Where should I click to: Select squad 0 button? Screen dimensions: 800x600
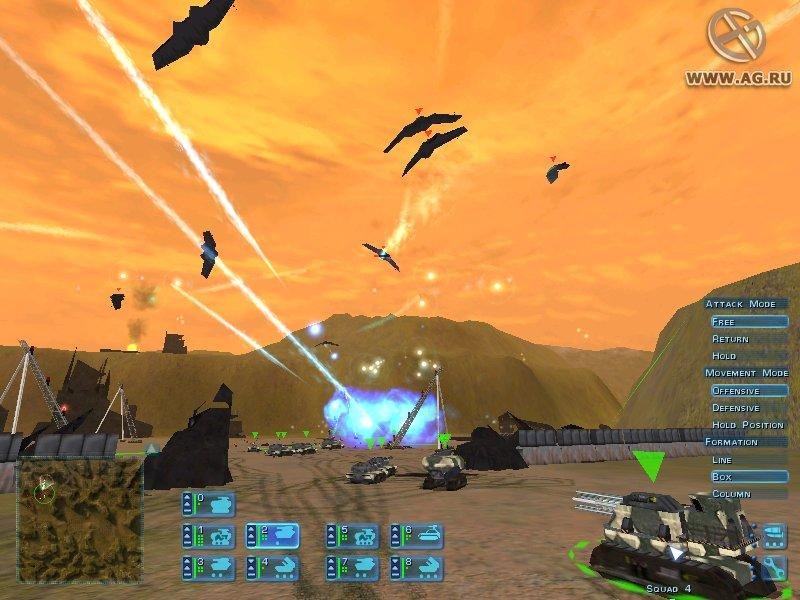209,503
